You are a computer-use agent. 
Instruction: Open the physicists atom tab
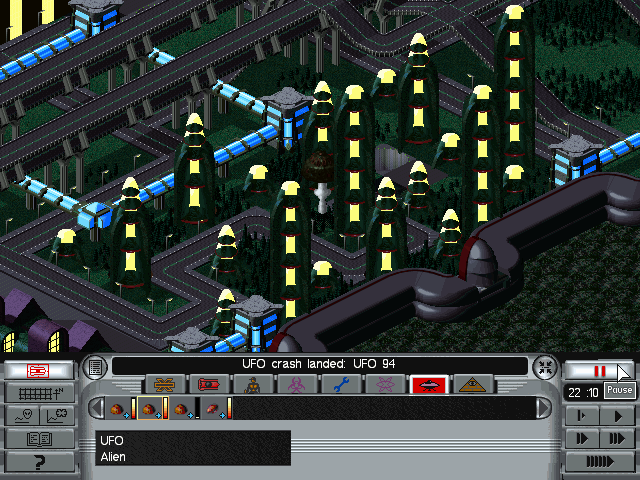click(385, 384)
